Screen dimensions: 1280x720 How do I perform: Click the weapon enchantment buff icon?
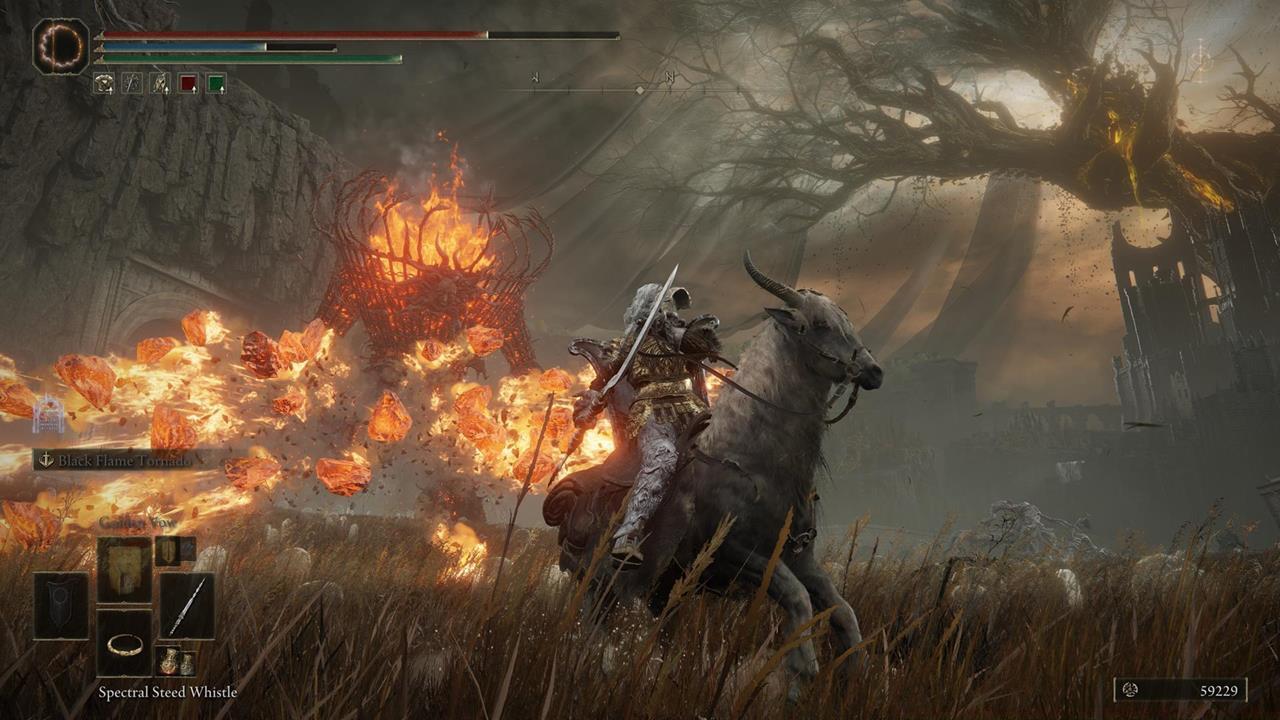131,83
